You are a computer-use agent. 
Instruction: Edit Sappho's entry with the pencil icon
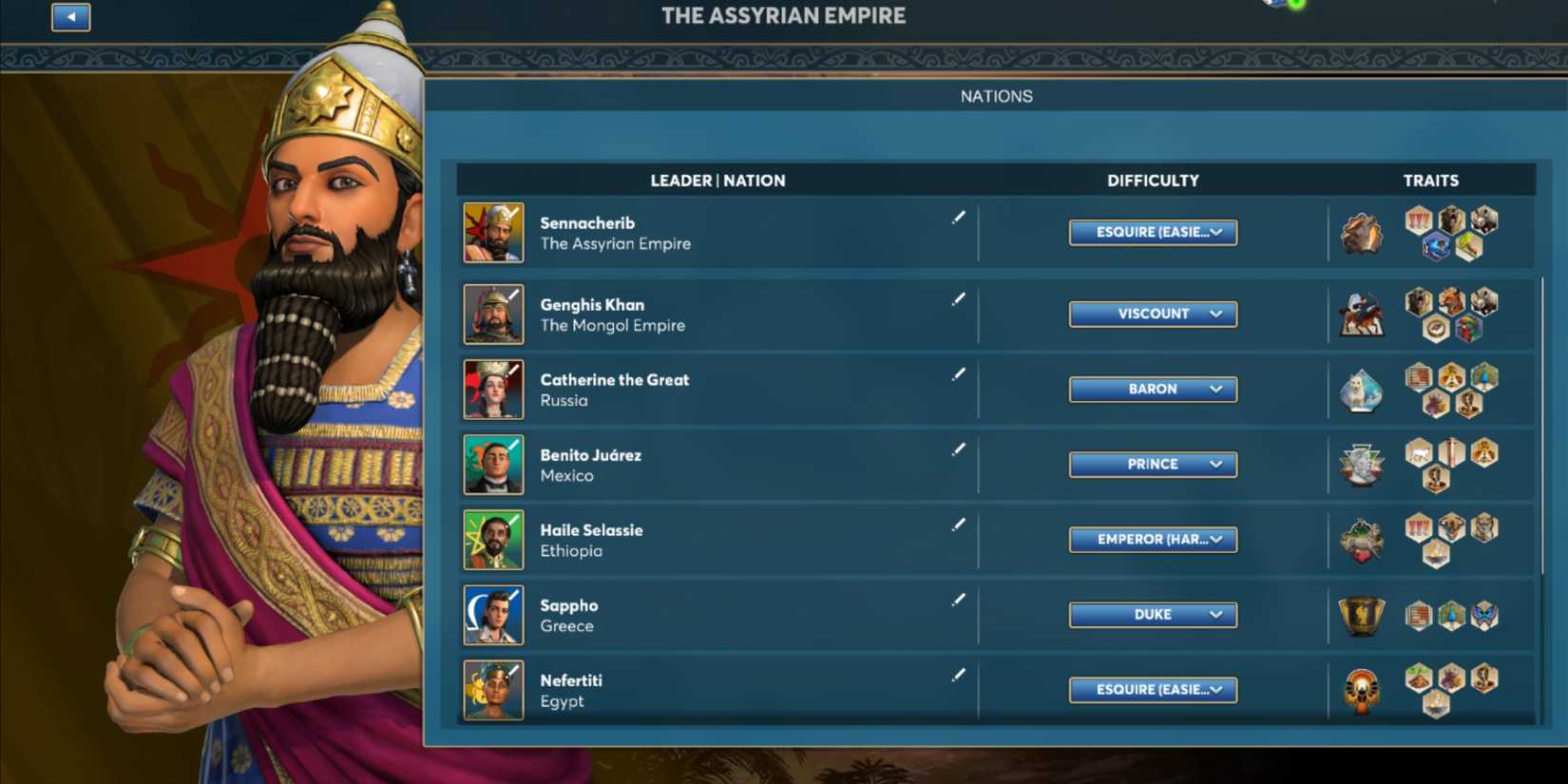pos(959,600)
